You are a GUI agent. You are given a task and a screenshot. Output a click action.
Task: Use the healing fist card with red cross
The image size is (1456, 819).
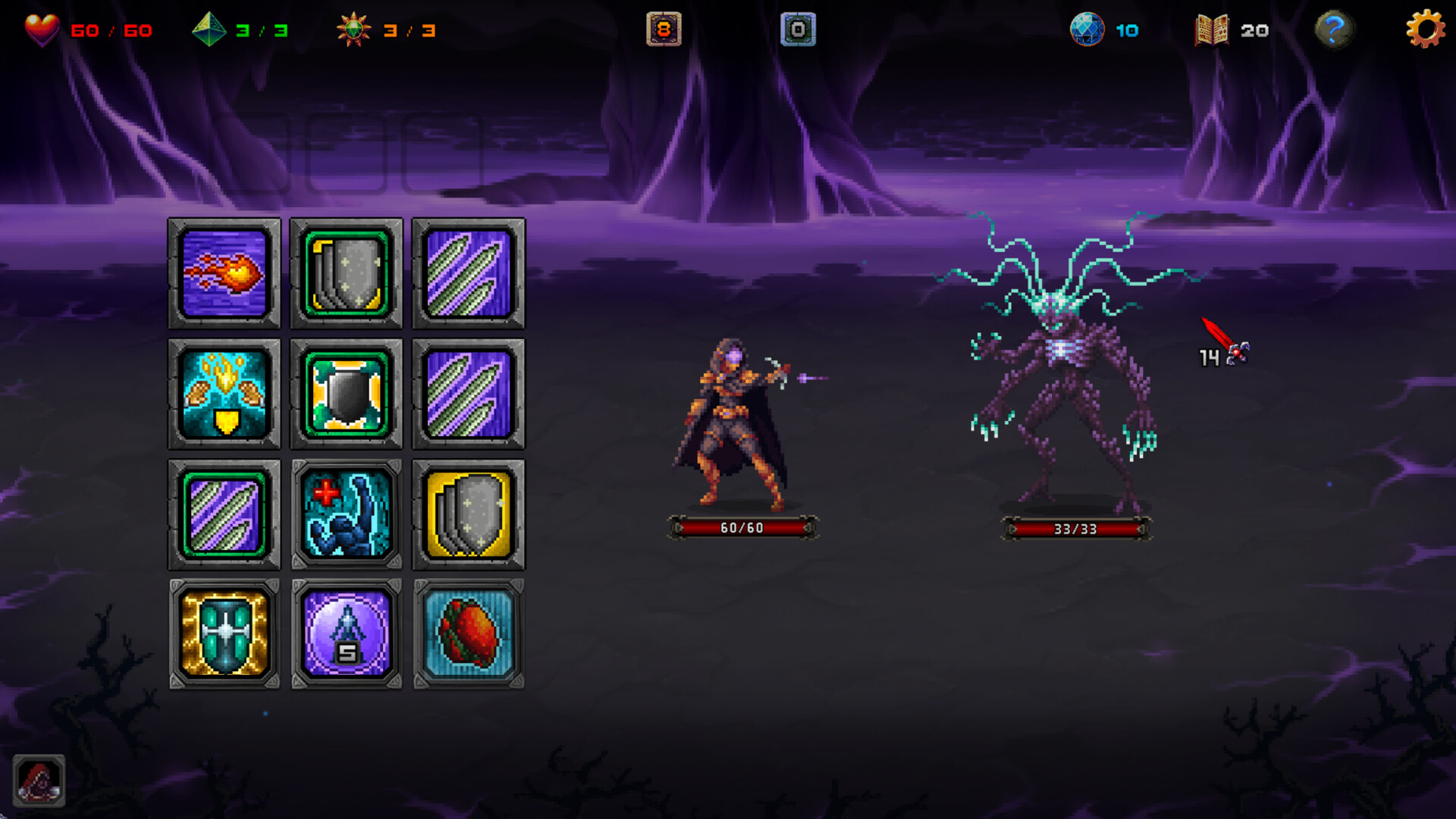point(346,514)
